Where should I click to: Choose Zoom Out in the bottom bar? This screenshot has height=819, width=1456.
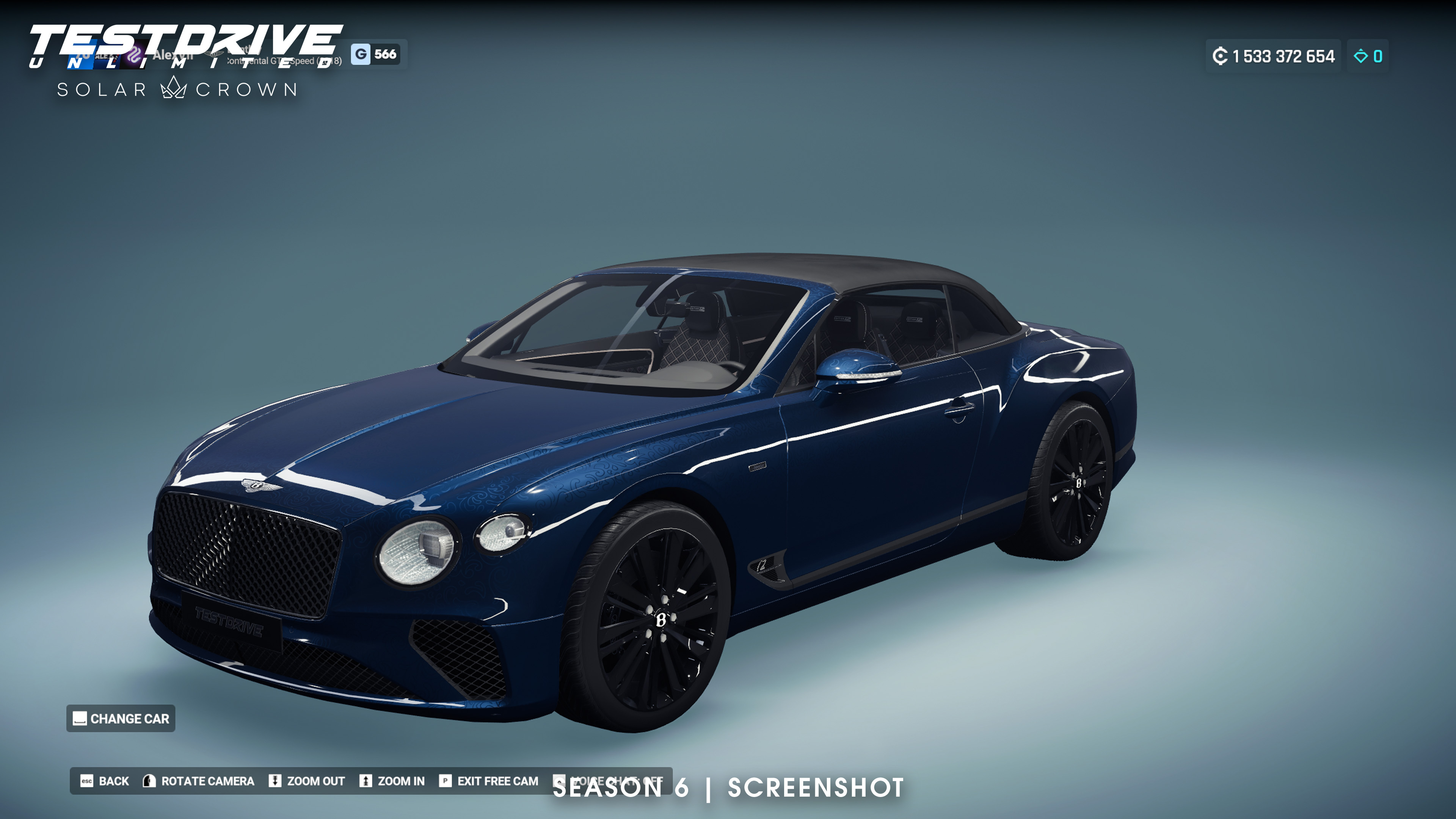[x=307, y=781]
